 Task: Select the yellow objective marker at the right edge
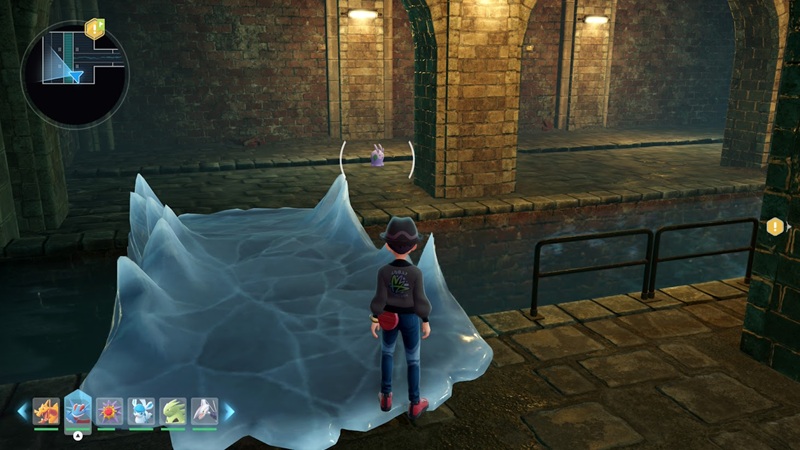(775, 227)
